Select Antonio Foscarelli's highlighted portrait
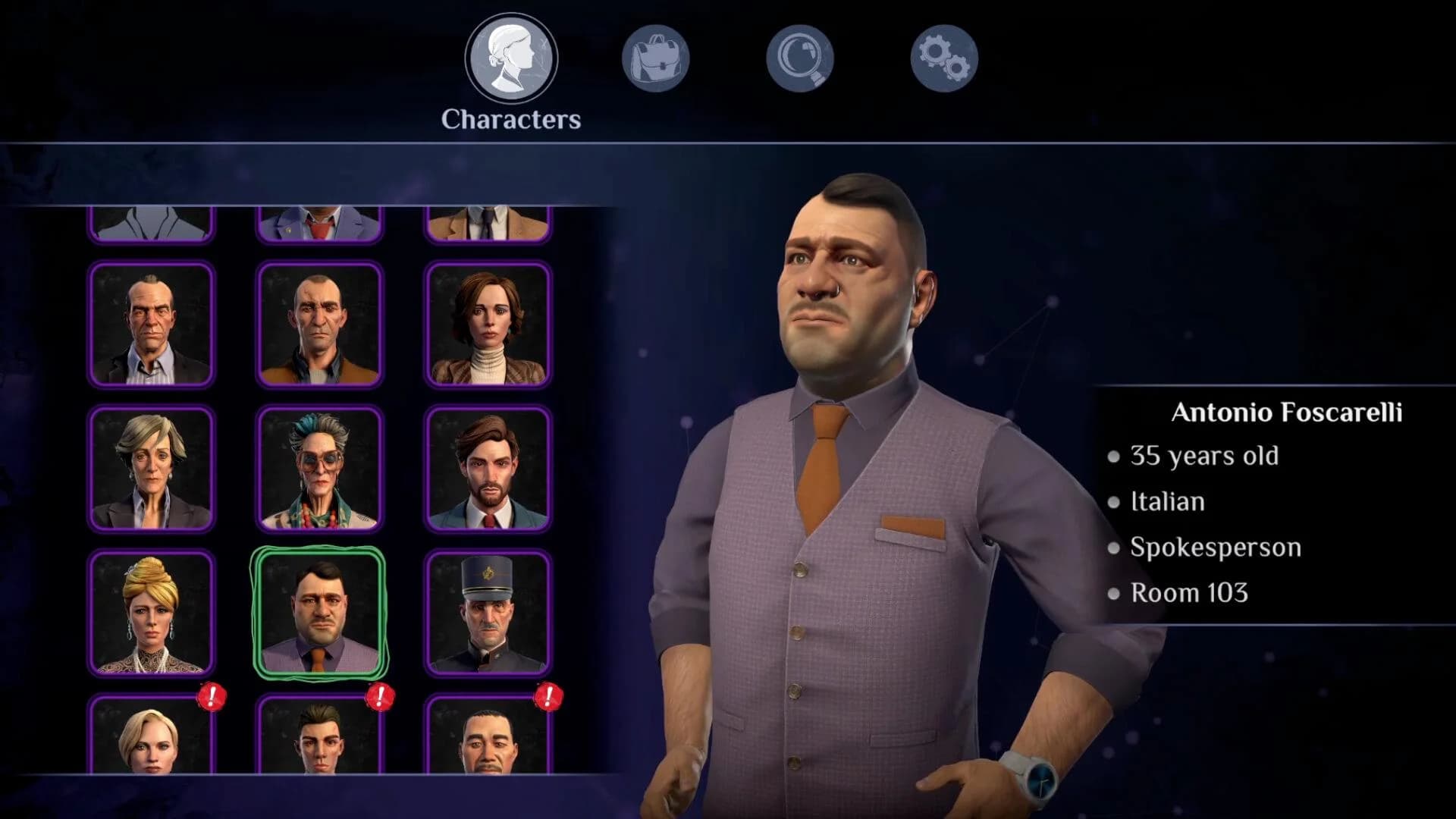The image size is (1456, 819). point(320,614)
